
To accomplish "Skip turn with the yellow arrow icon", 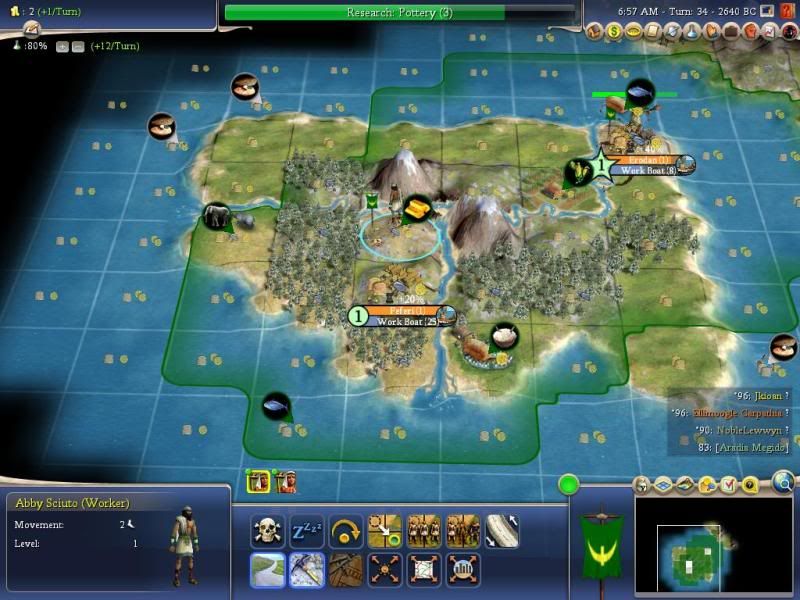I will pyautogui.click(x=345, y=530).
